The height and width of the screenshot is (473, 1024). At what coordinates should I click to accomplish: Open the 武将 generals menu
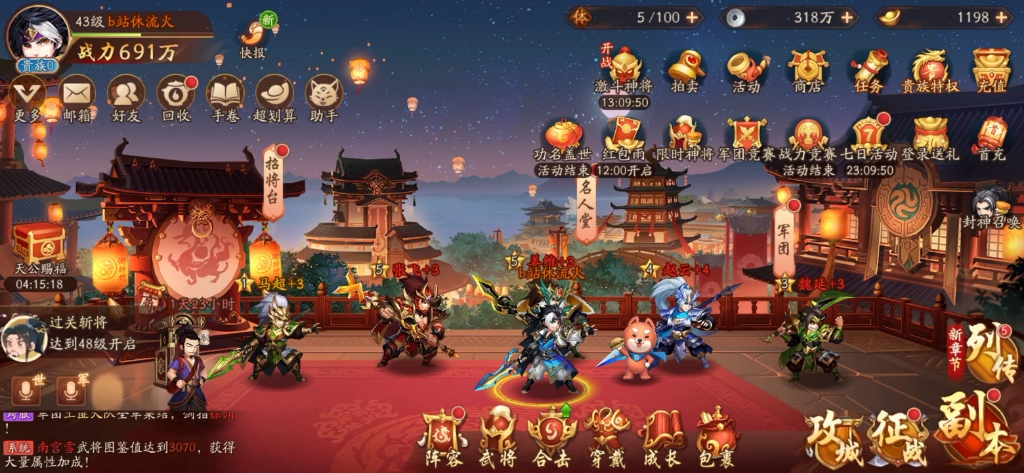click(497, 435)
